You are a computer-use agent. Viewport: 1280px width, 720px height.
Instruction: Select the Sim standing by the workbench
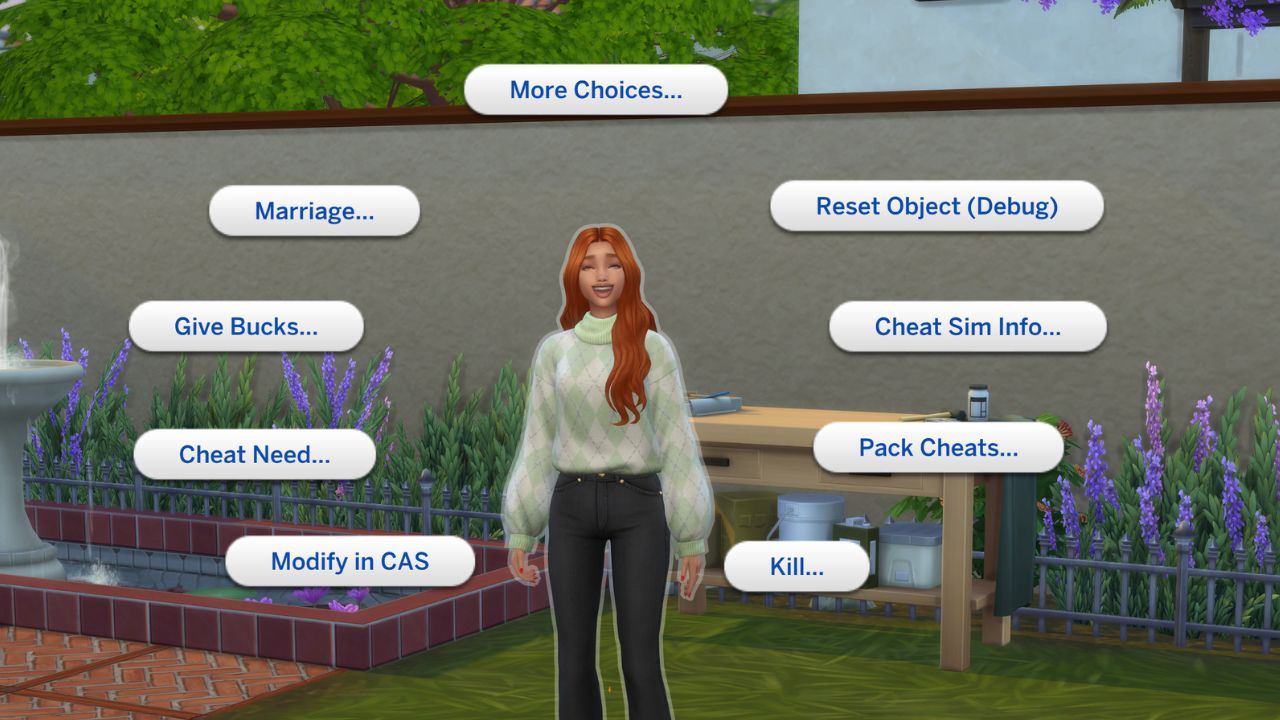pos(598,400)
